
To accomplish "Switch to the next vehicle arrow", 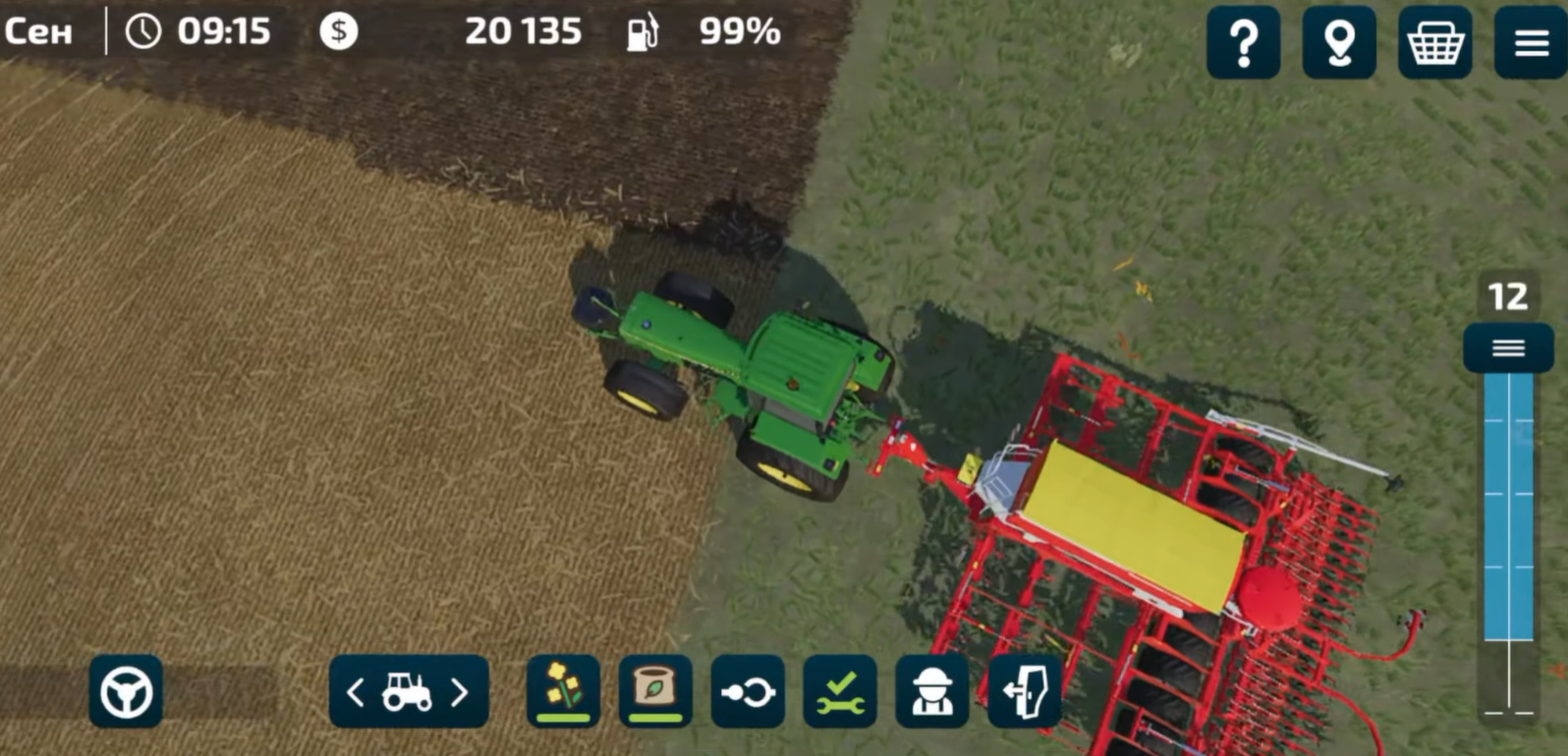I will point(460,693).
